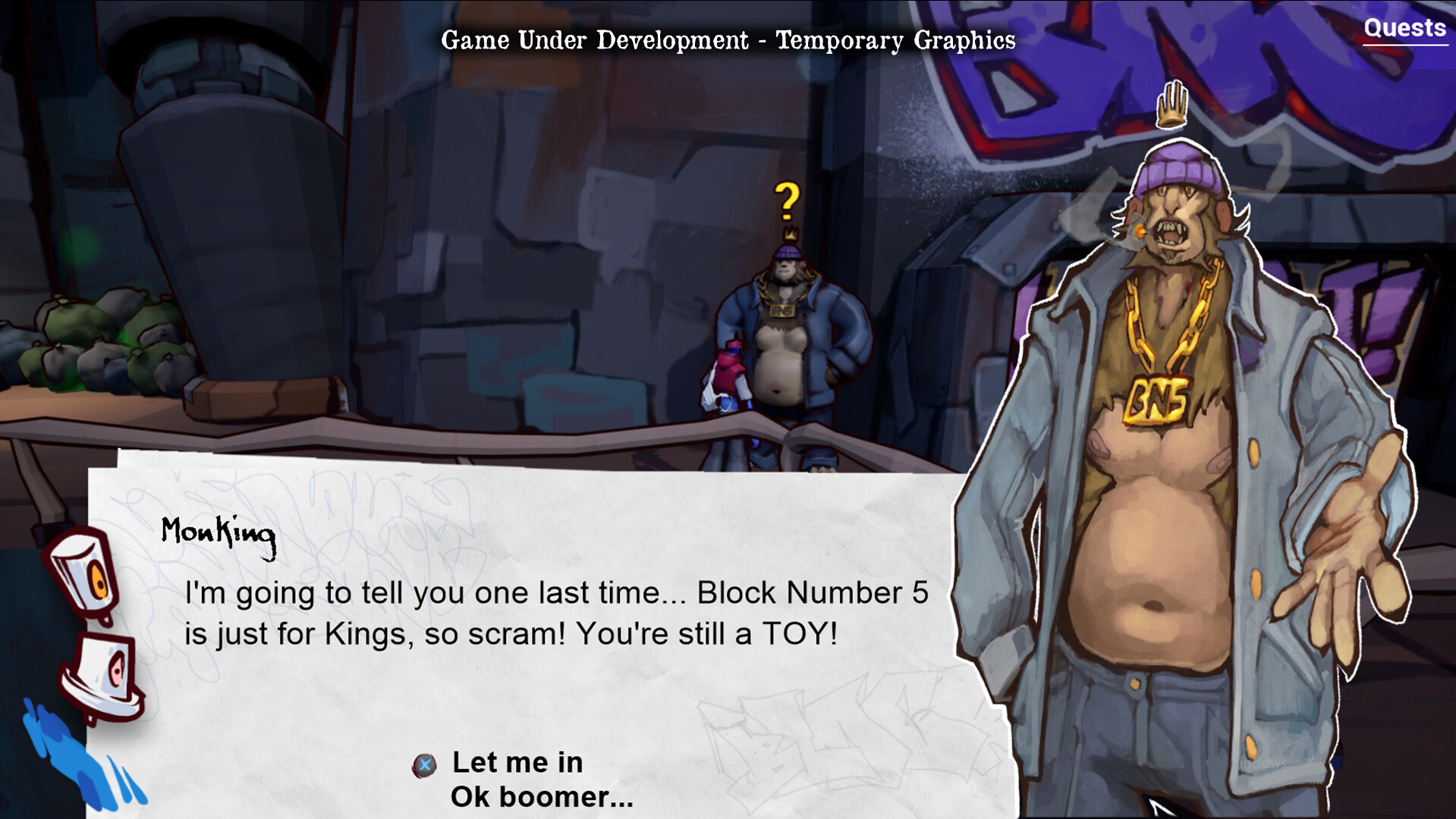Click the PlayStation X button icon
This screenshot has width=1456, height=819.
coord(426,764)
